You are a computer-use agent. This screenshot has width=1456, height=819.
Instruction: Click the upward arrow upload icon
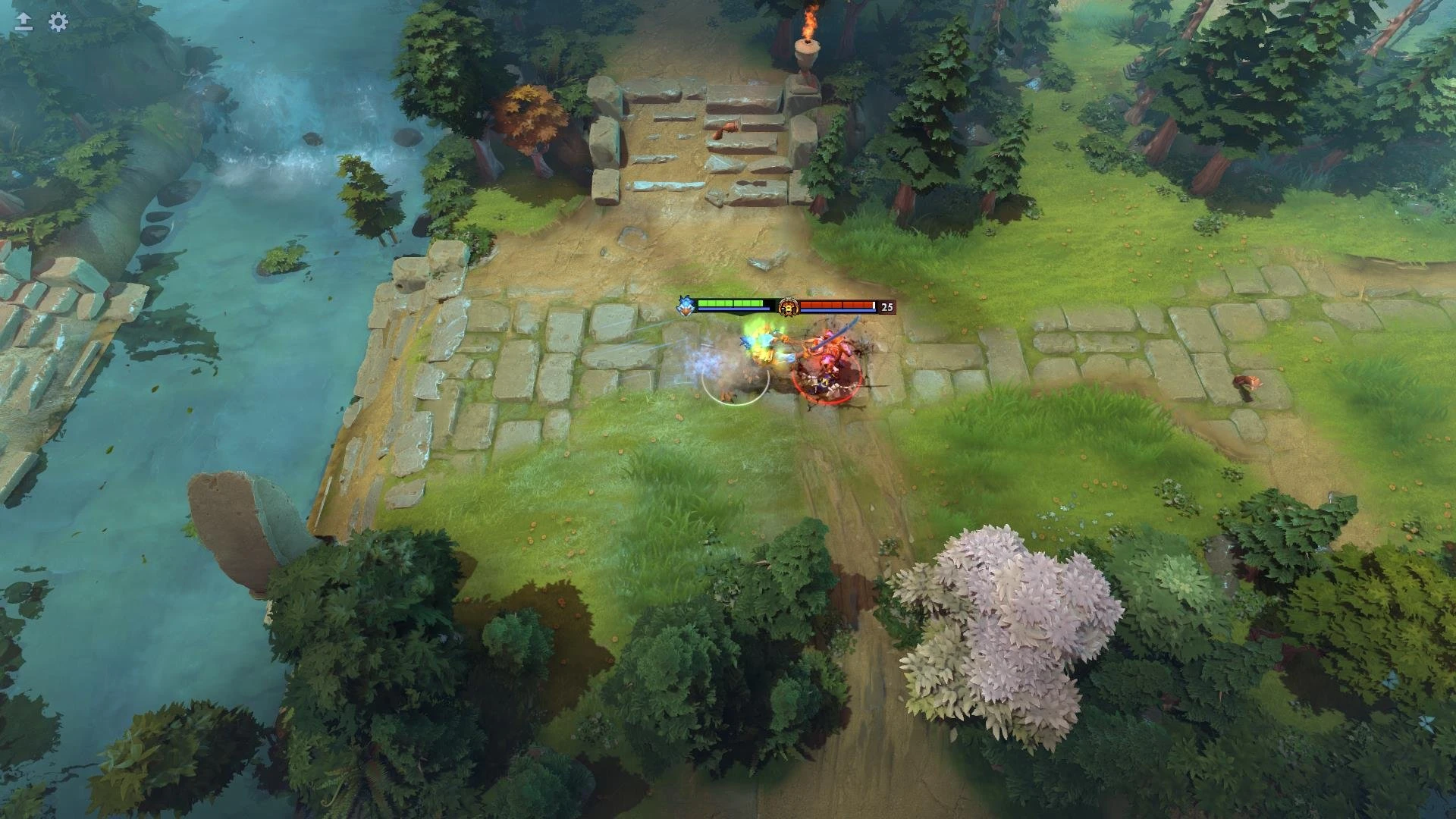[24, 23]
